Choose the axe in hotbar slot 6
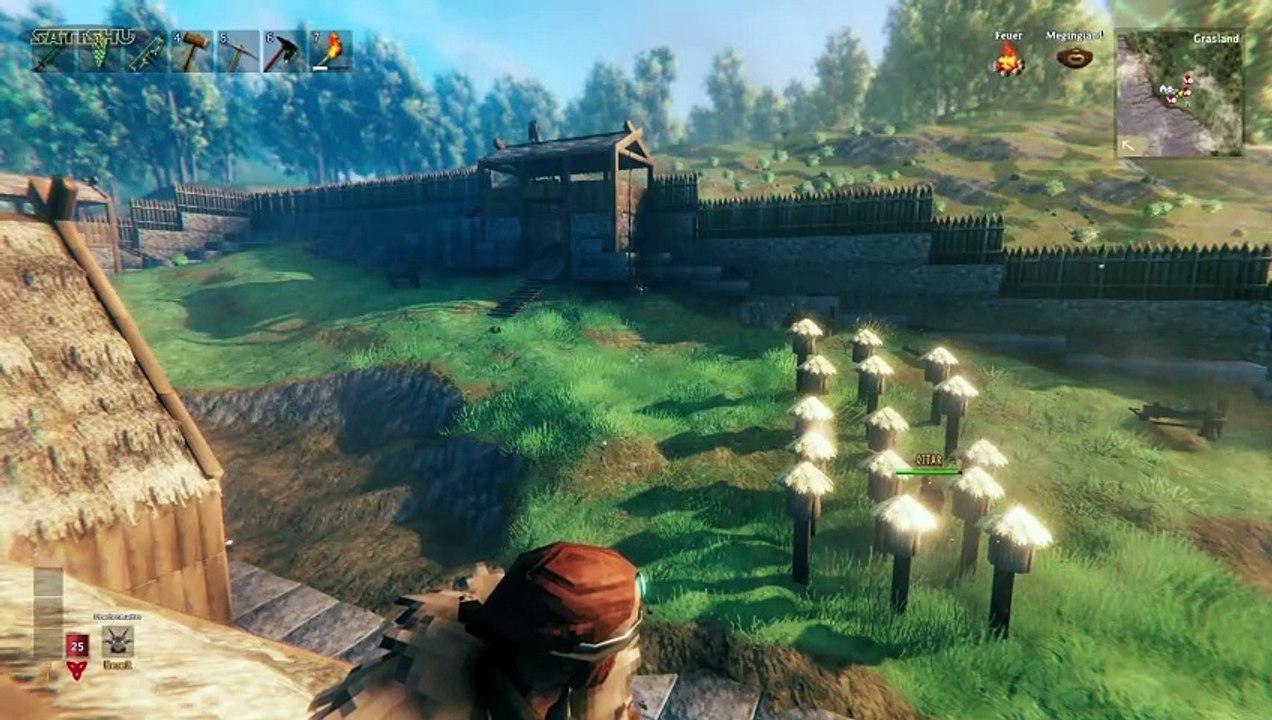 click(284, 50)
